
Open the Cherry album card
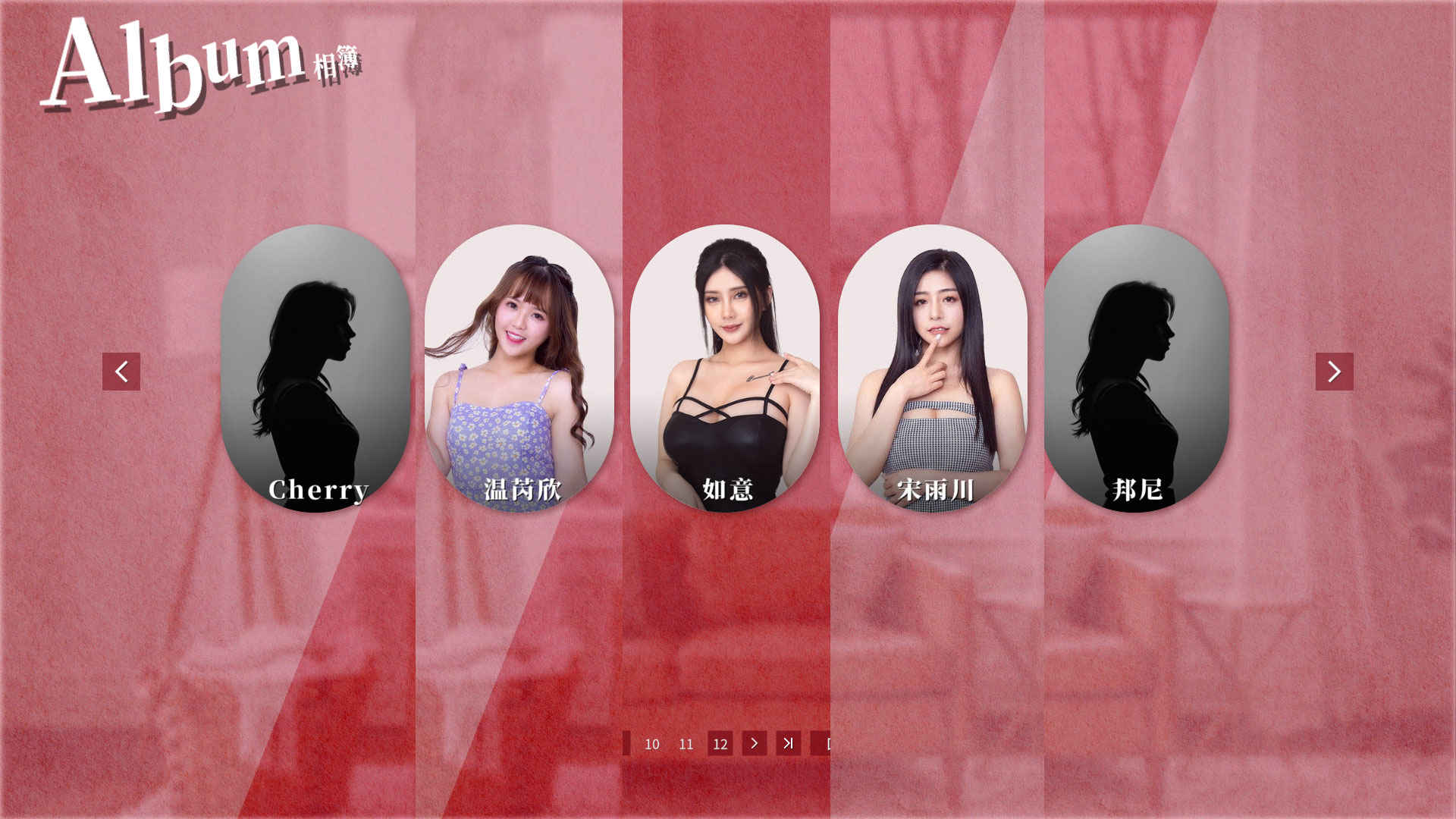click(315, 369)
